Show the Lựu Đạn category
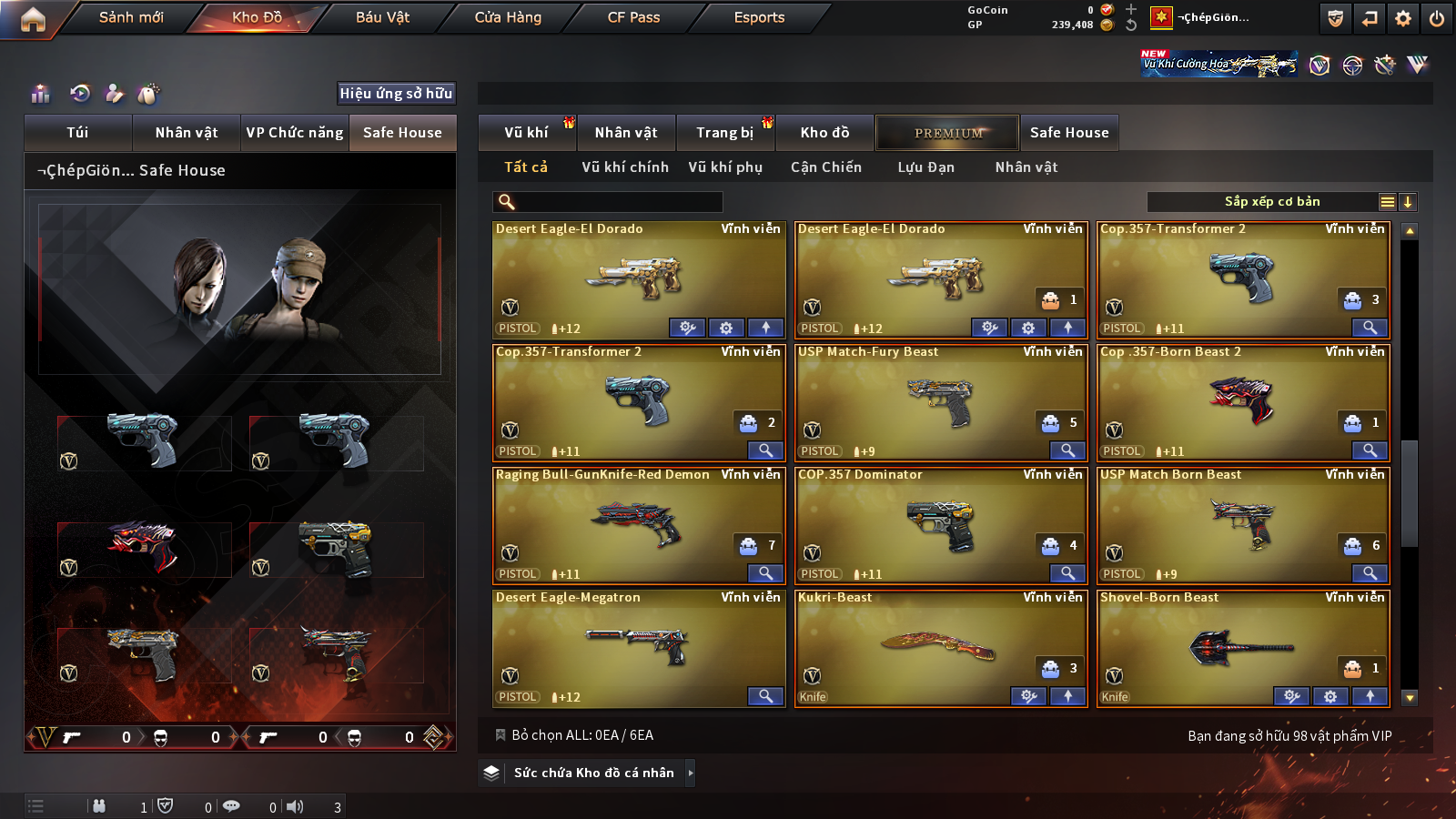 pyautogui.click(x=925, y=167)
